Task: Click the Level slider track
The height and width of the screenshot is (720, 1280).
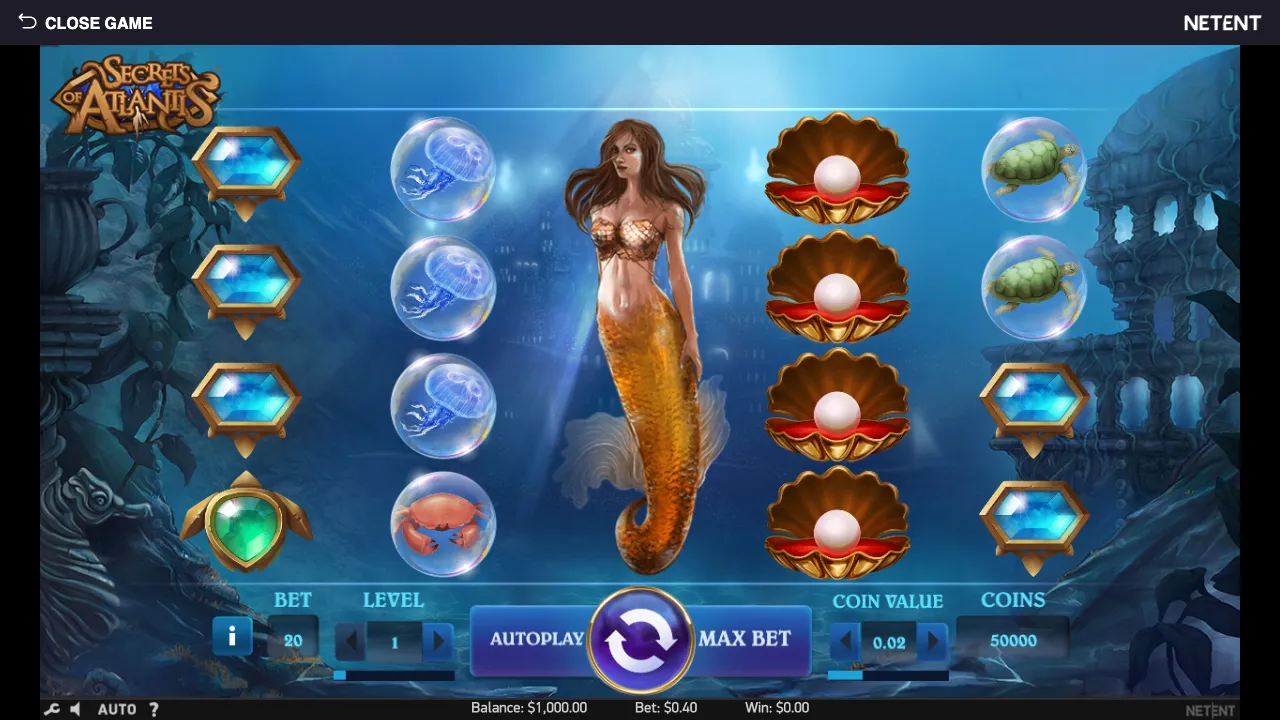Action: pyautogui.click(x=394, y=676)
